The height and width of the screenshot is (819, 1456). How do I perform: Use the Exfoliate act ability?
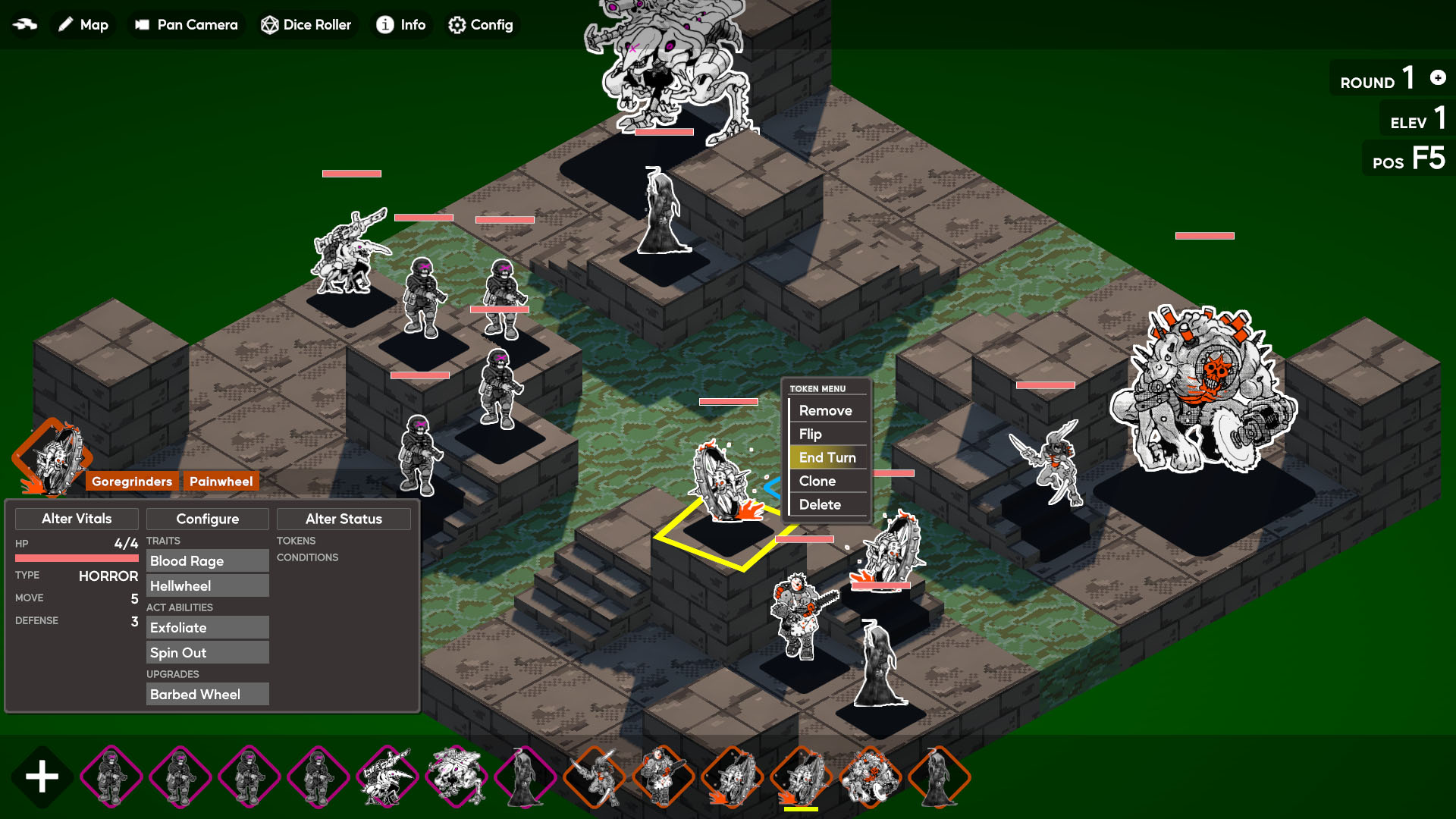coord(207,627)
